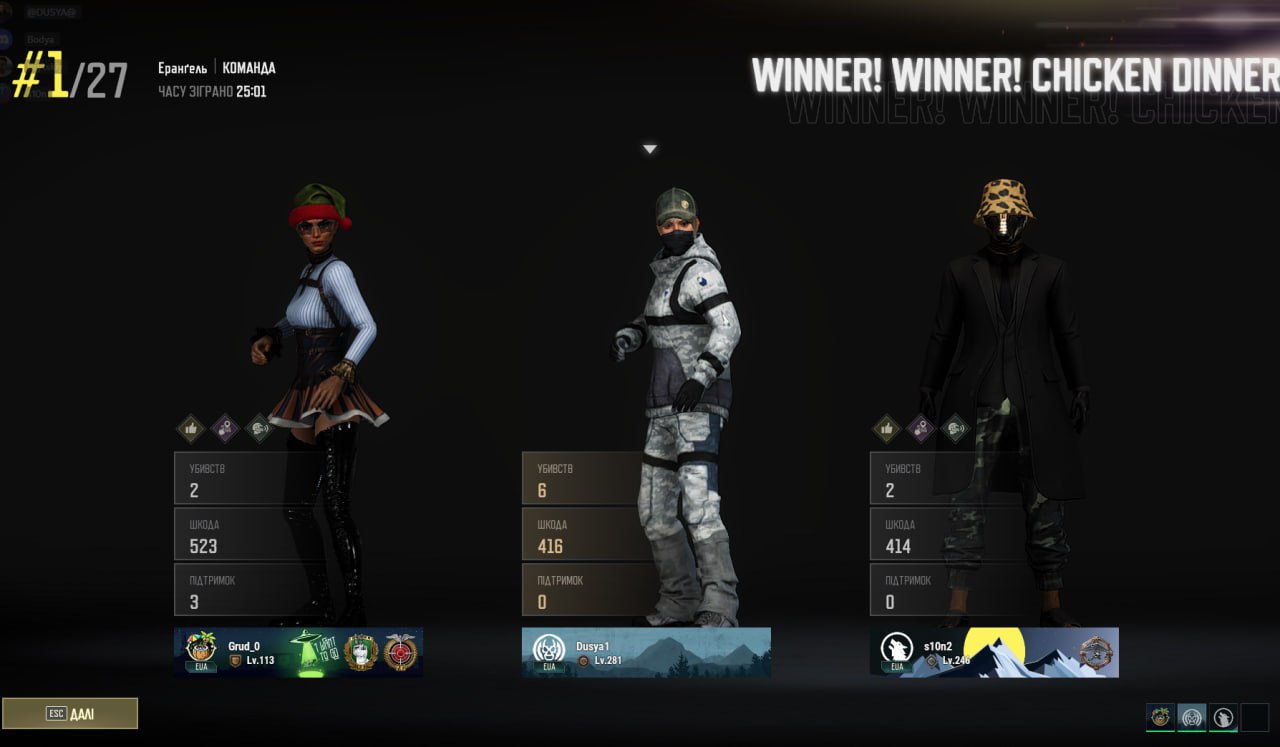Expand the match details via the top-center arrow
Viewport: 1280px width, 747px height.
650,148
